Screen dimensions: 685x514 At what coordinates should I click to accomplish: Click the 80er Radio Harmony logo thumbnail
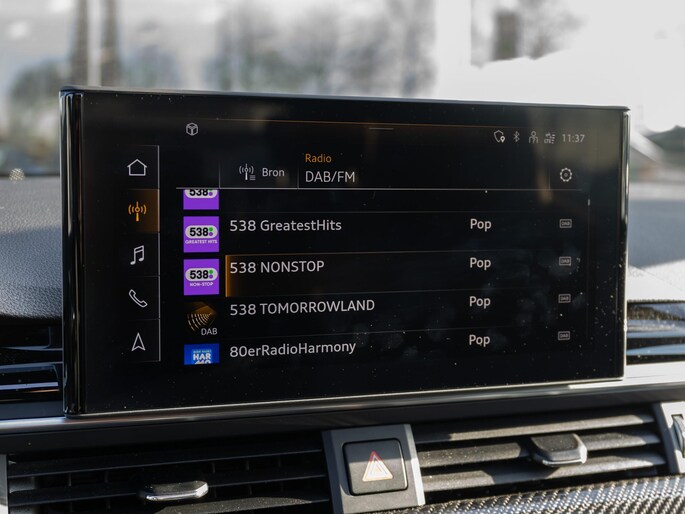tap(201, 354)
